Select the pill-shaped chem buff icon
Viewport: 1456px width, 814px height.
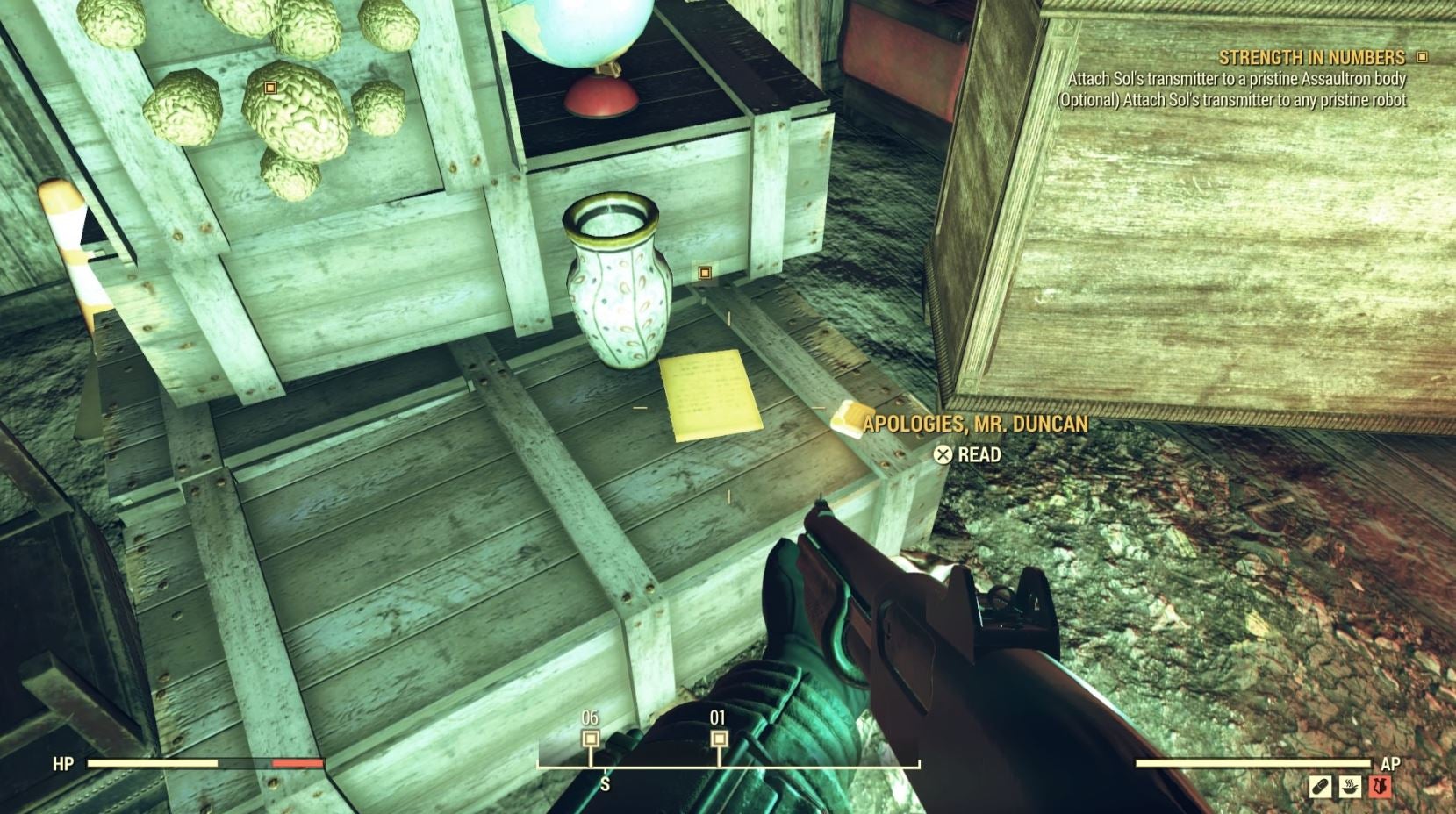pos(1321,787)
